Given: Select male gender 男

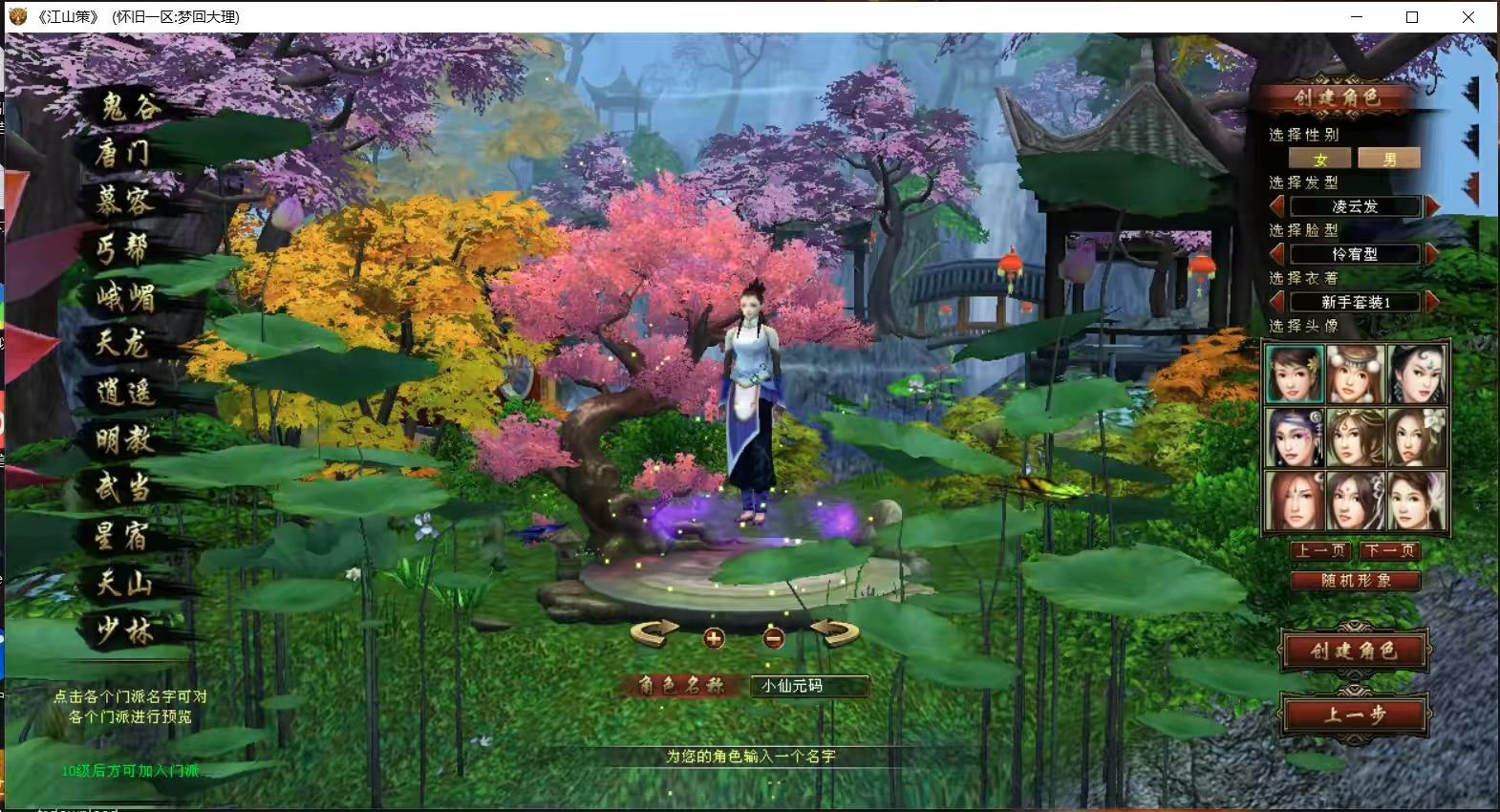Looking at the screenshot, I should (1389, 159).
